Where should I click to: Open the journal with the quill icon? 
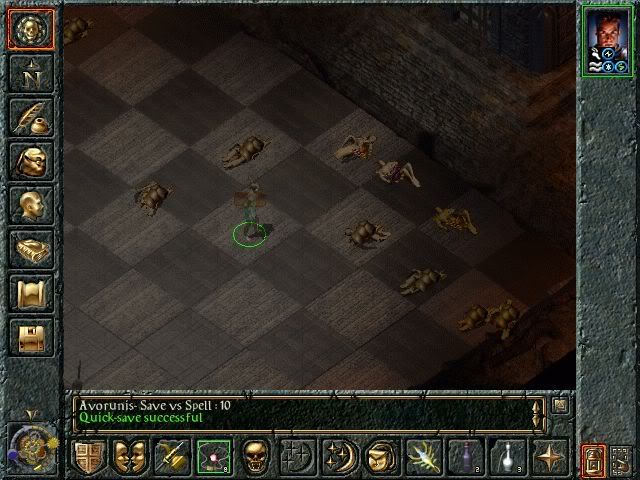click(x=31, y=117)
